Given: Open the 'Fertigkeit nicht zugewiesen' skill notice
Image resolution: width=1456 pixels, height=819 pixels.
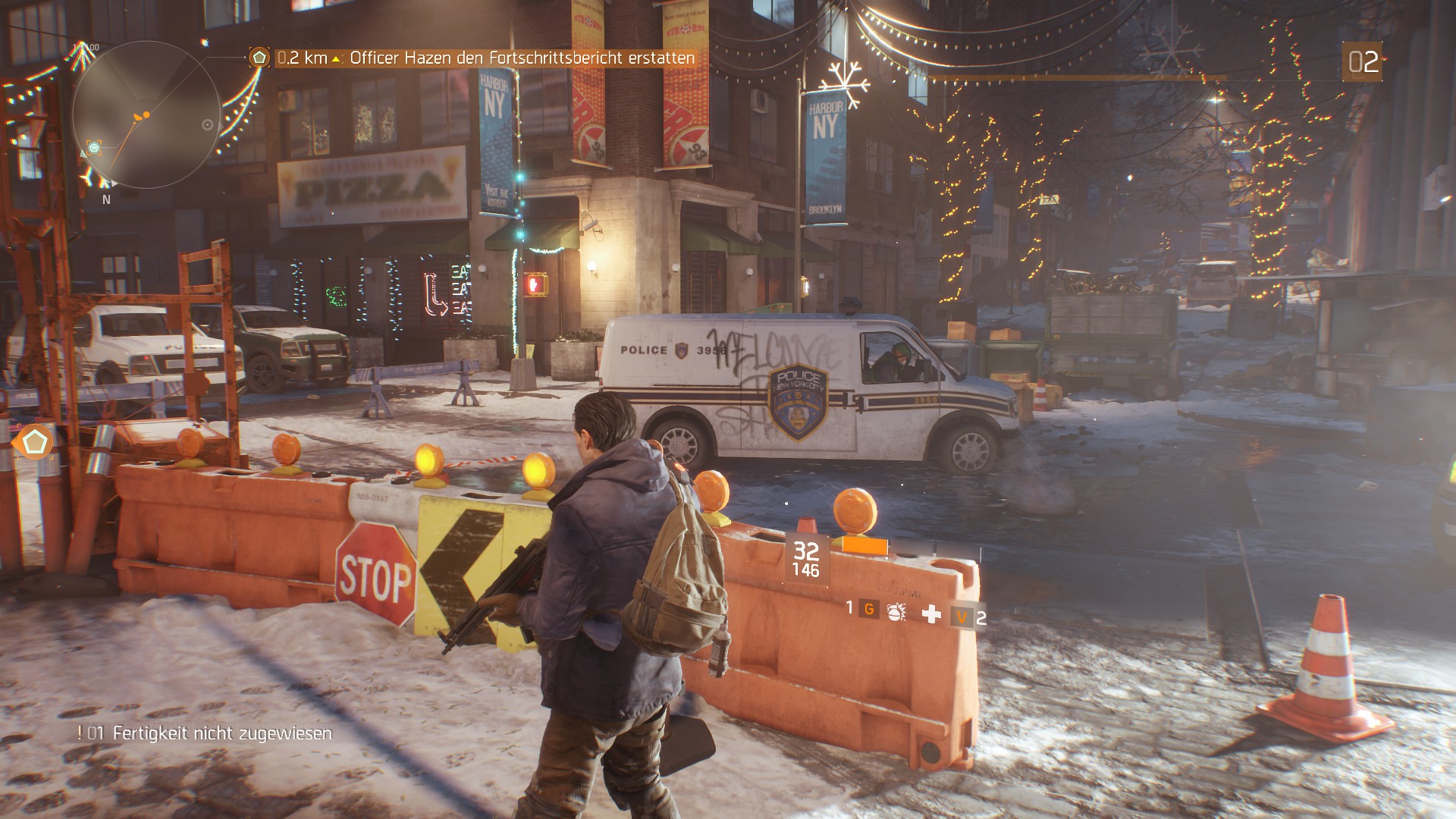Looking at the screenshot, I should pos(221,733).
